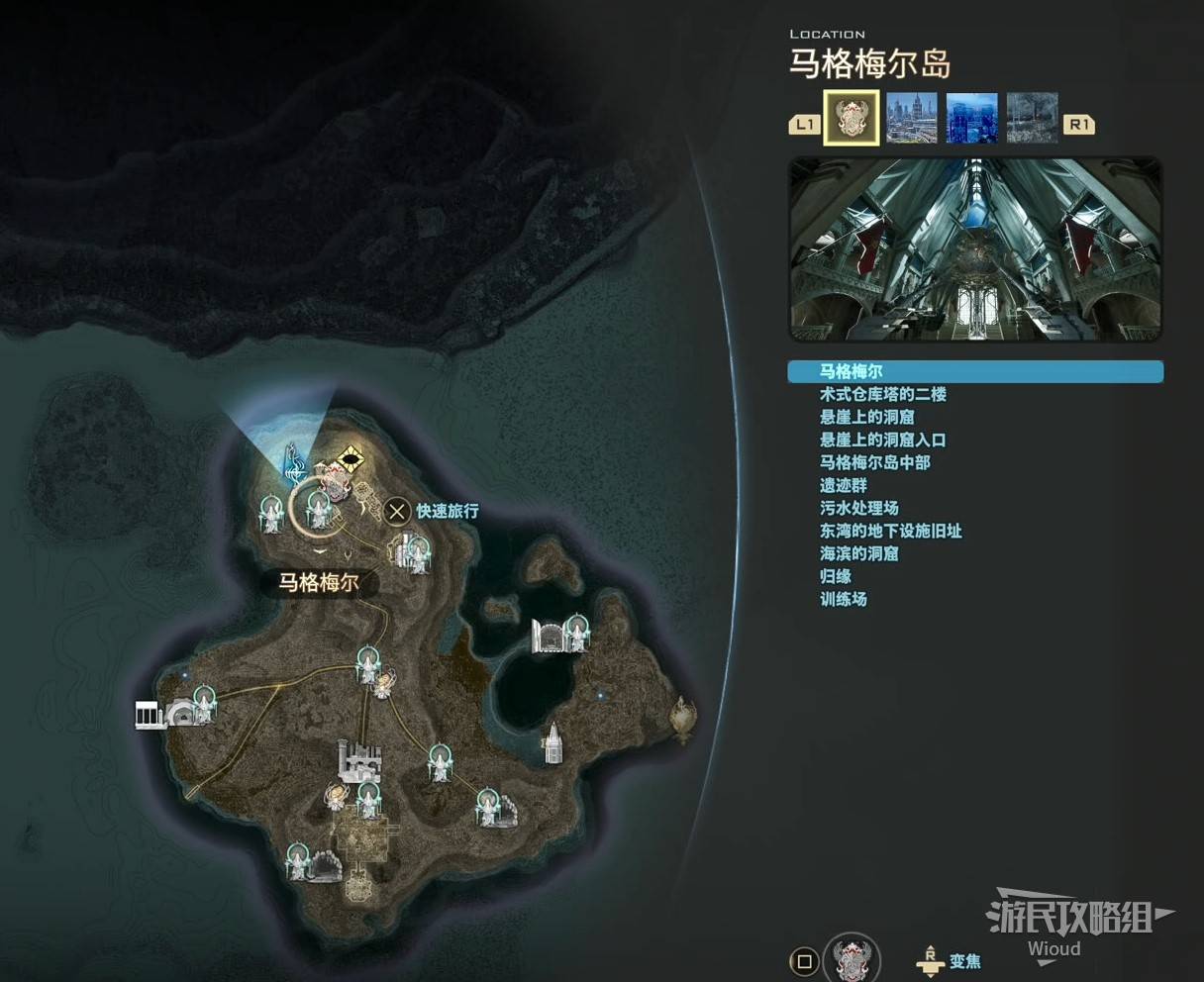Click the golden eye diamond map marker
1204x982 pixels.
point(349,458)
